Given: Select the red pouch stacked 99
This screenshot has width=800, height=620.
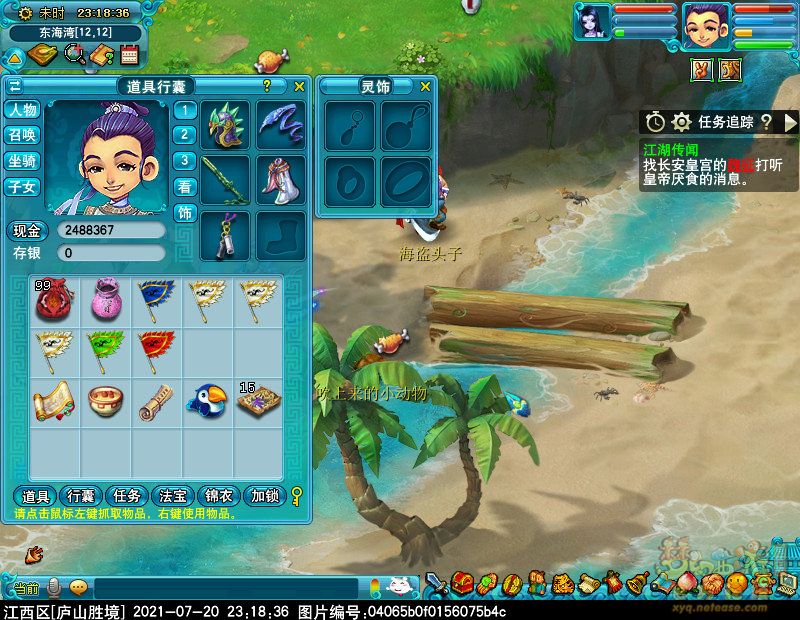Looking at the screenshot, I should 54,299.
